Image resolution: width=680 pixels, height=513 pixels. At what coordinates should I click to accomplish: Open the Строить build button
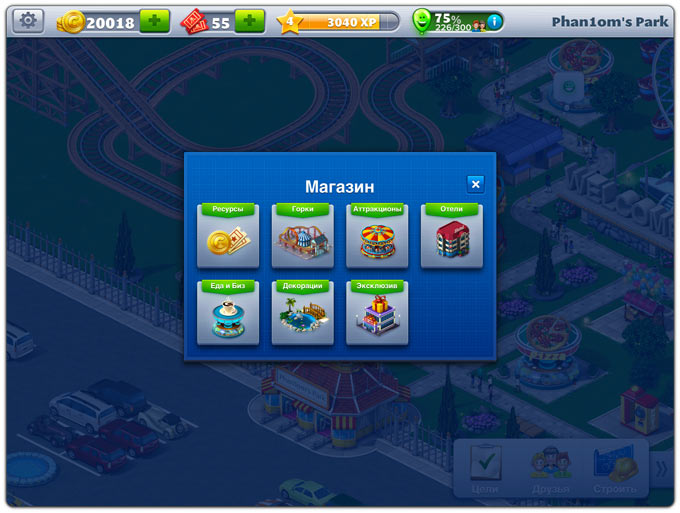click(x=615, y=467)
